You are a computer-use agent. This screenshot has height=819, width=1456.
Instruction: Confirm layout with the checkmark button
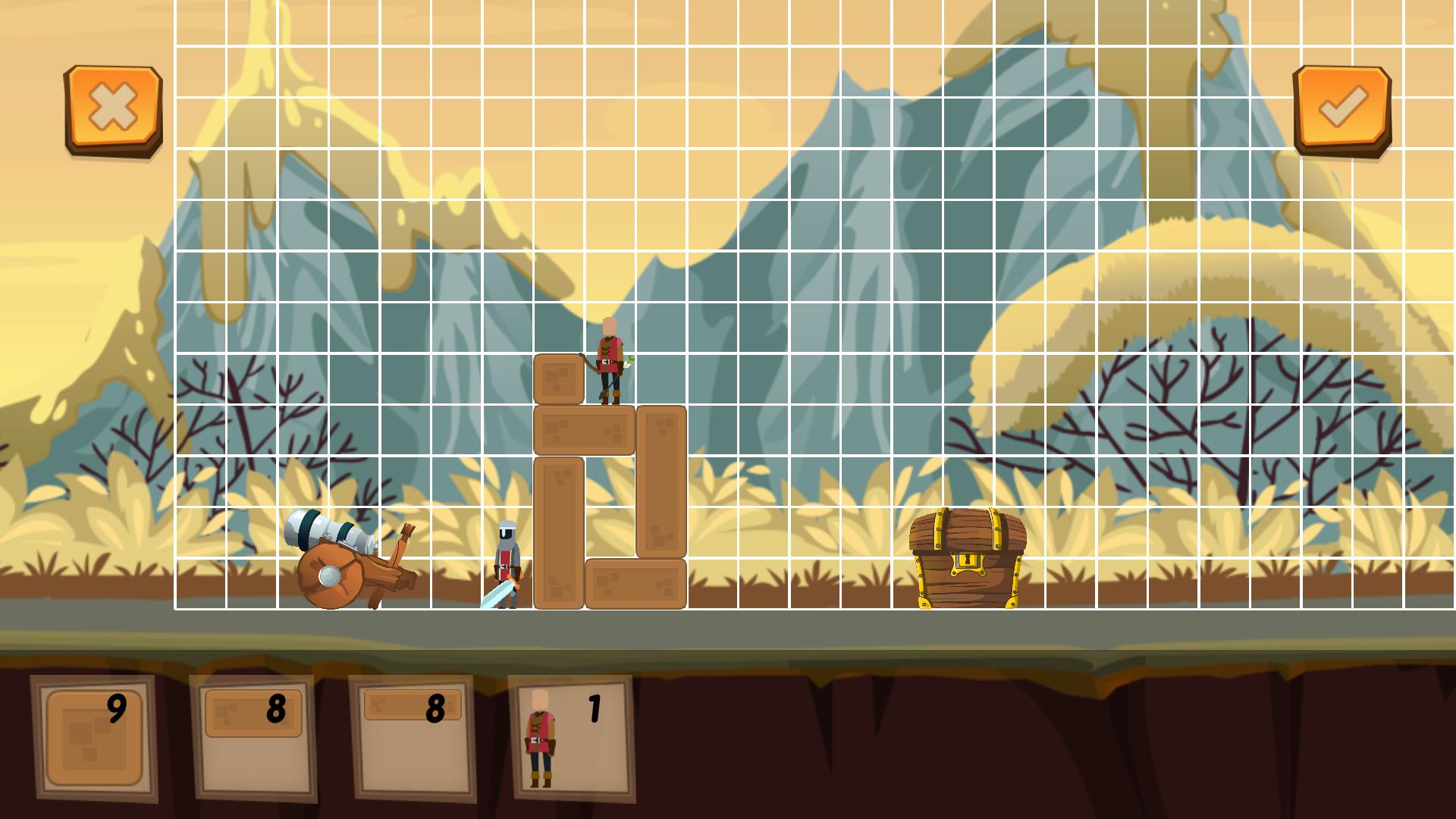1341,108
